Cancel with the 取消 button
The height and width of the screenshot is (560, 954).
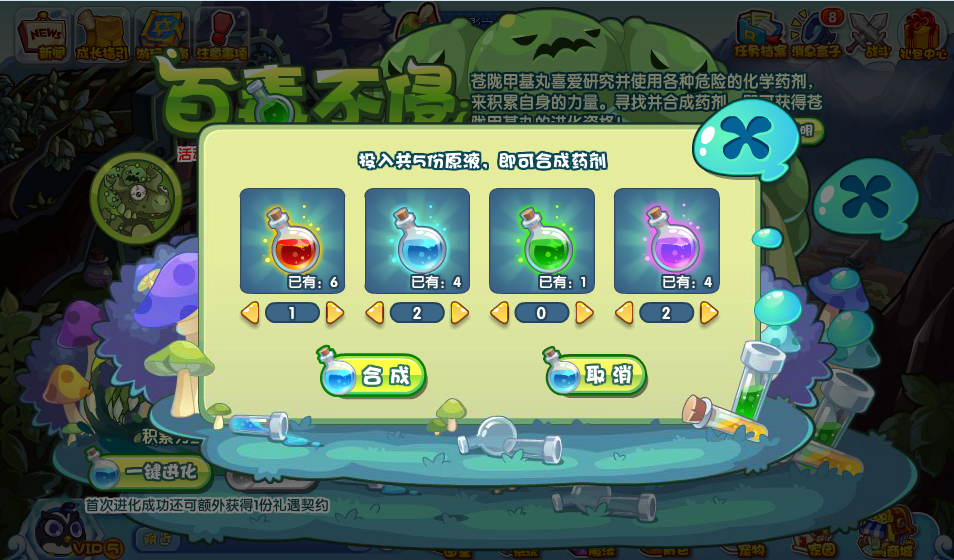click(597, 375)
